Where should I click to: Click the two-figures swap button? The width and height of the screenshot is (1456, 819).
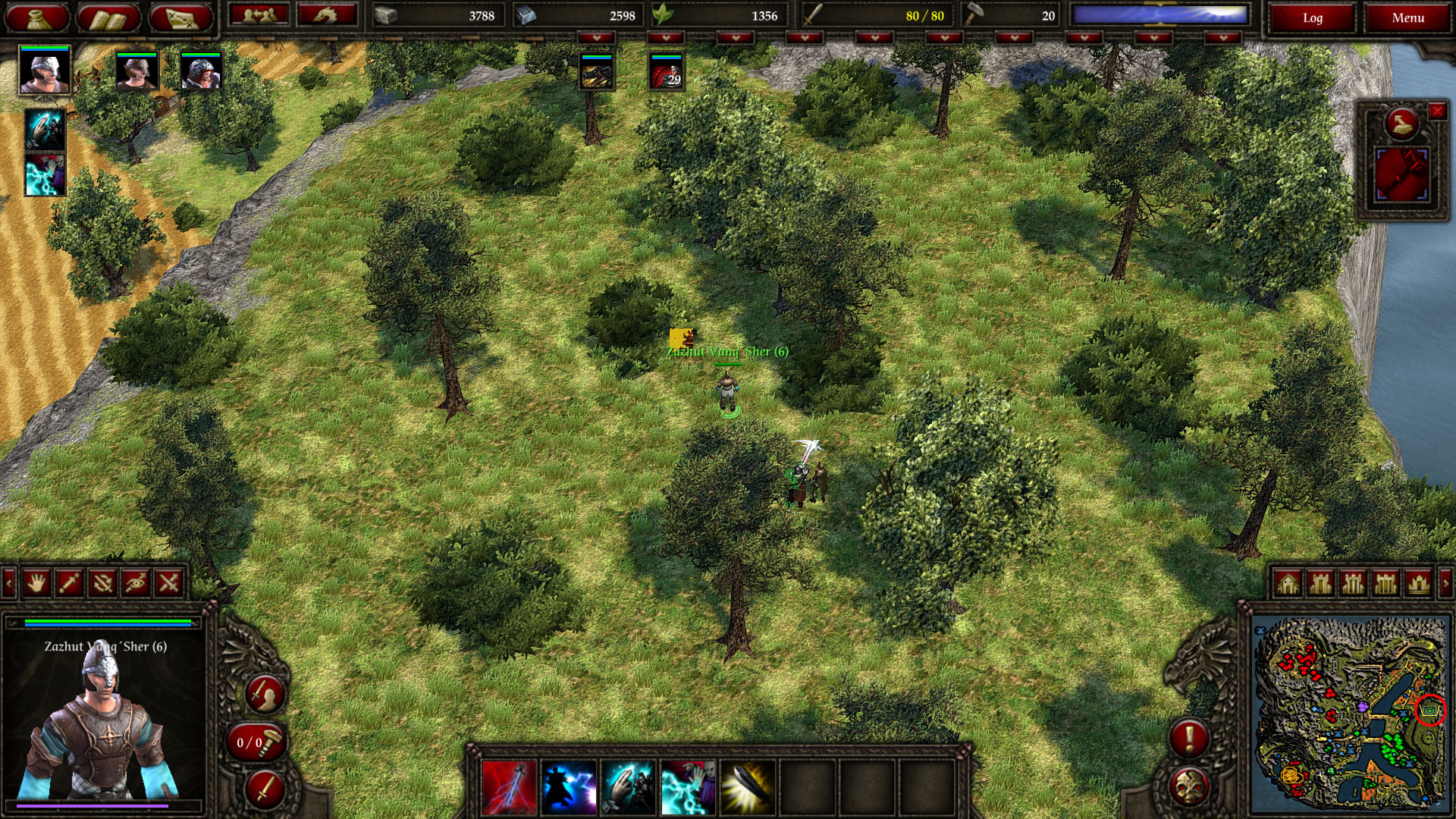pyautogui.click(x=259, y=15)
